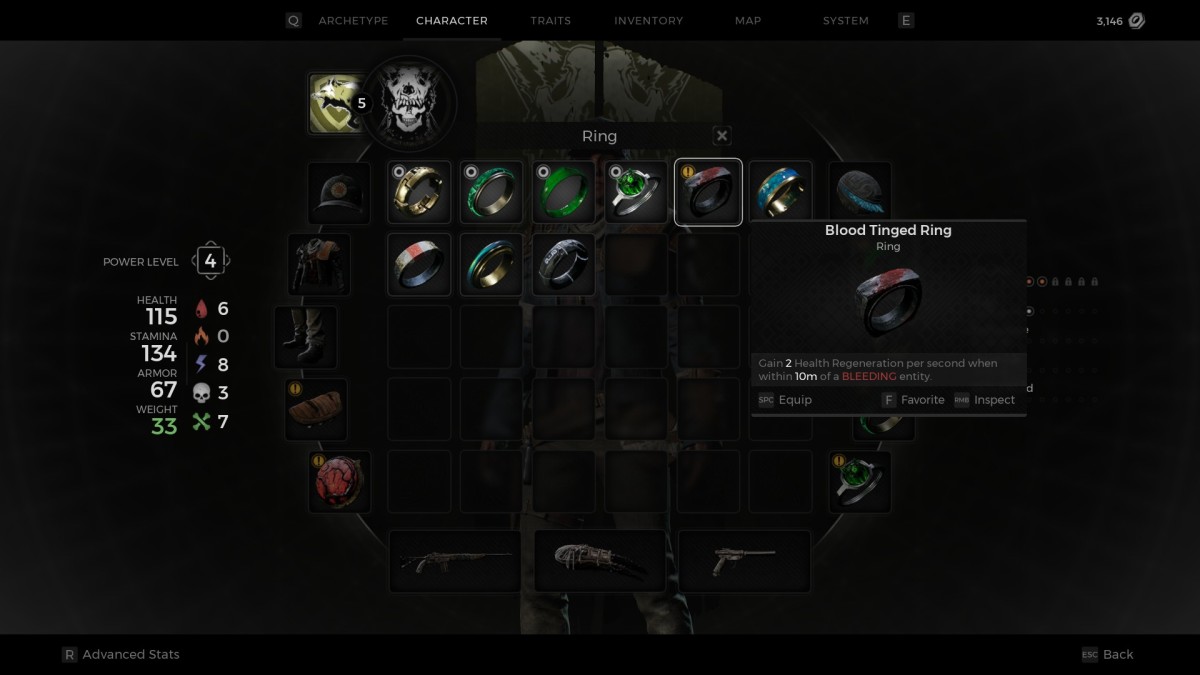Select the highlighted Blood Tinged Ring slot
The width and height of the screenshot is (1200, 675).
tap(708, 192)
